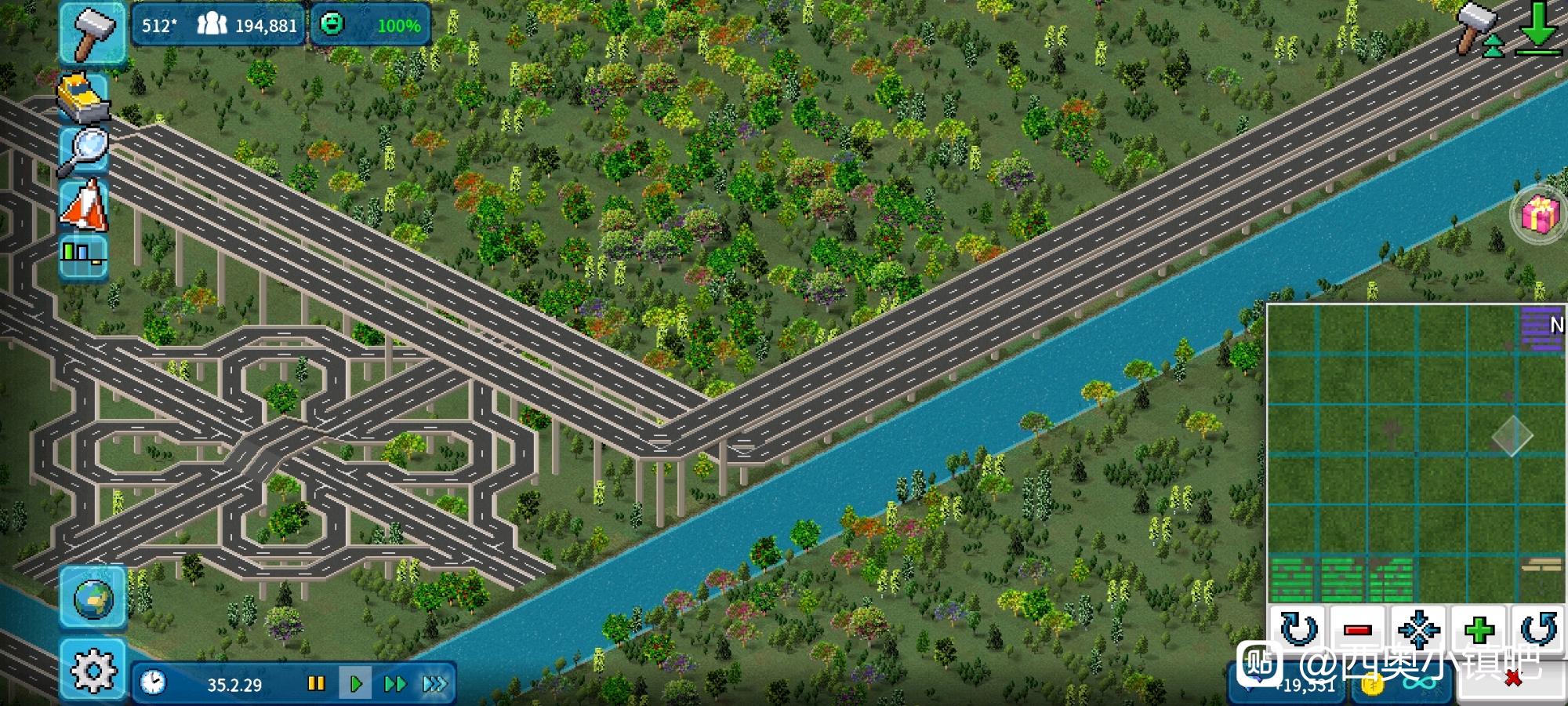Show the bar chart statistics panel
Image resolution: width=1568 pixels, height=706 pixels.
[84, 254]
